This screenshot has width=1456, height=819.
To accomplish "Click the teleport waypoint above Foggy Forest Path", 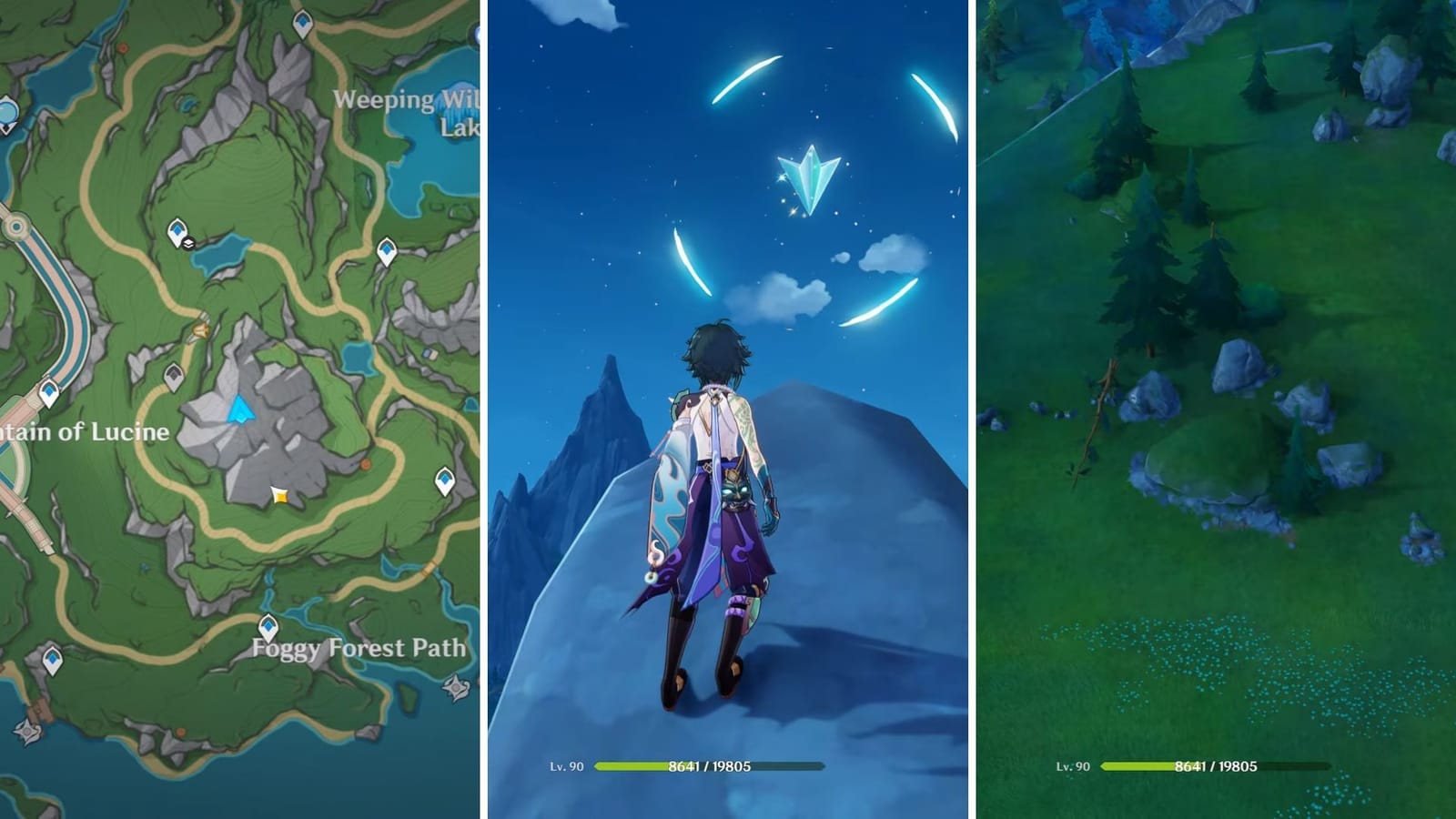I will pyautogui.click(x=268, y=623).
